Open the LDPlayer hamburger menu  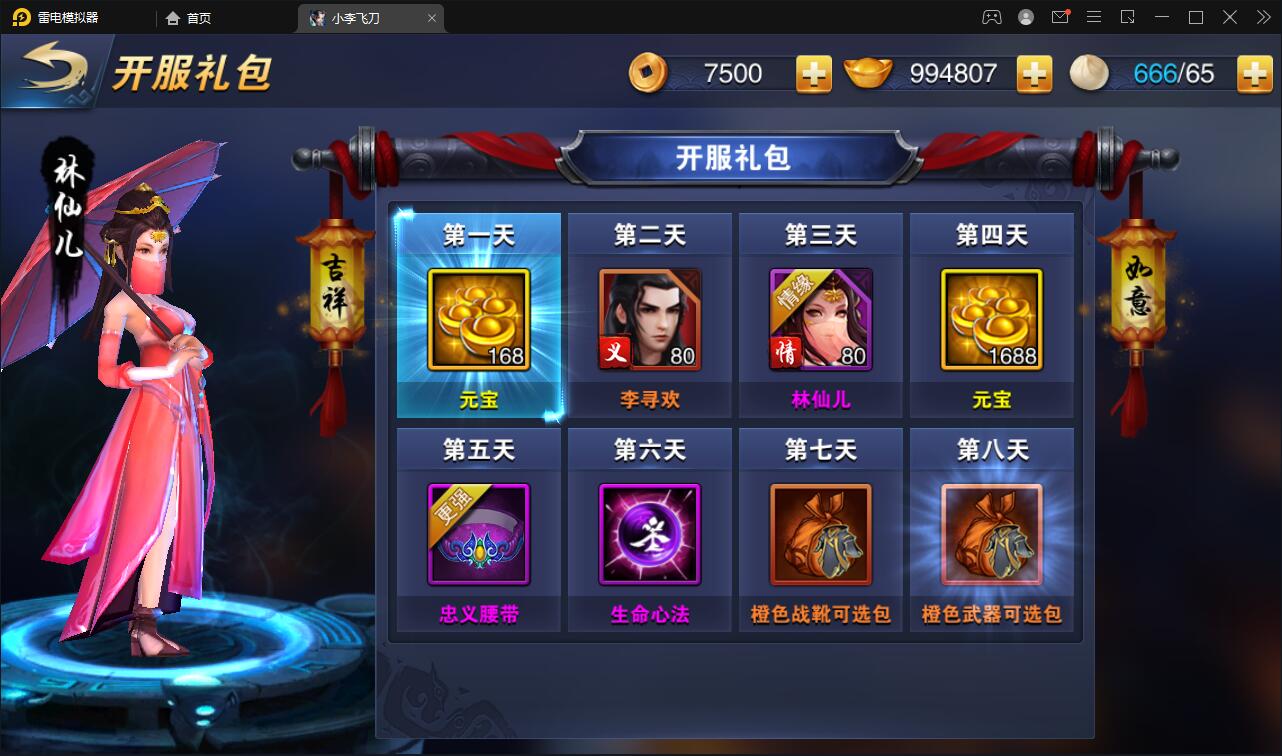coord(1094,17)
